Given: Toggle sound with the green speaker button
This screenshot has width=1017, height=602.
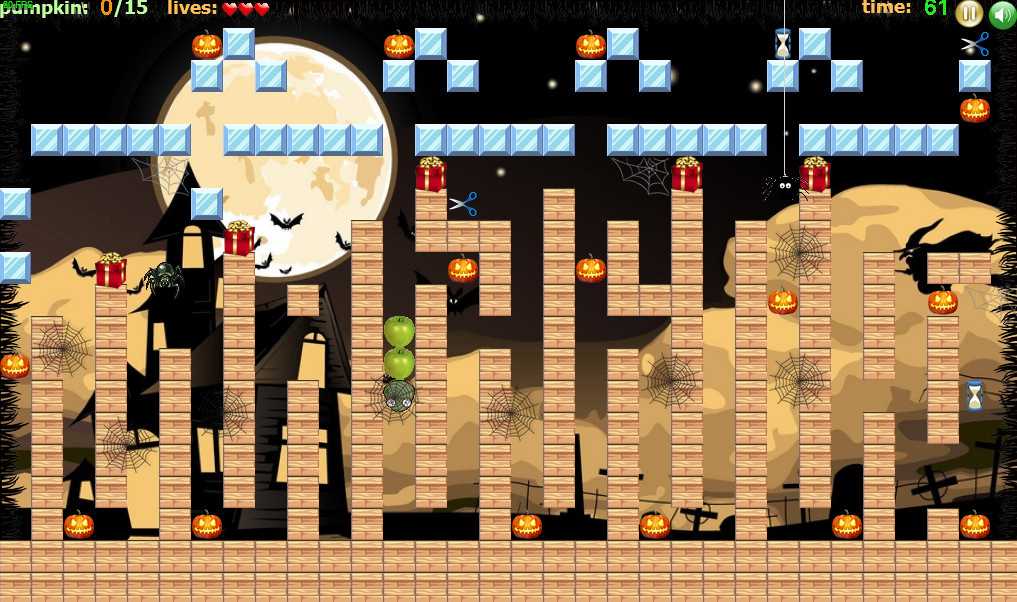Looking at the screenshot, I should [x=1001, y=15].
